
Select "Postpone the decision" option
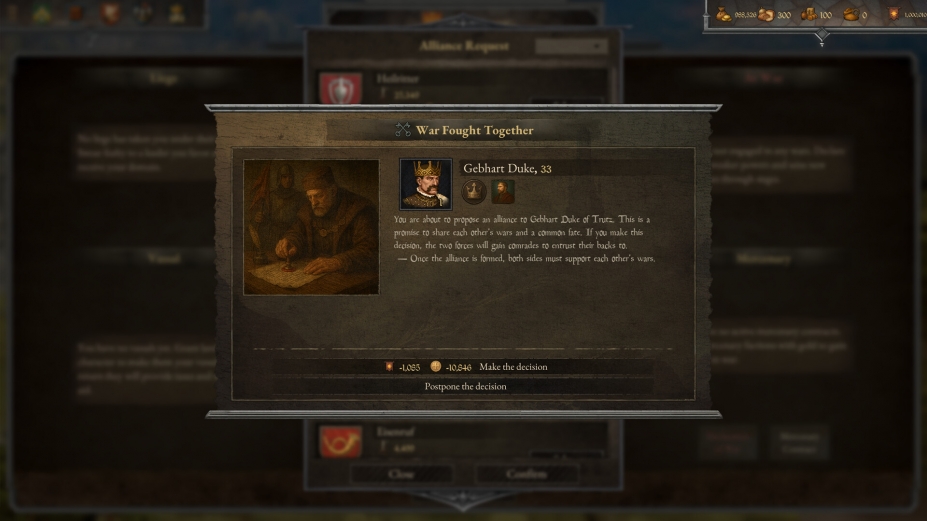pos(465,386)
